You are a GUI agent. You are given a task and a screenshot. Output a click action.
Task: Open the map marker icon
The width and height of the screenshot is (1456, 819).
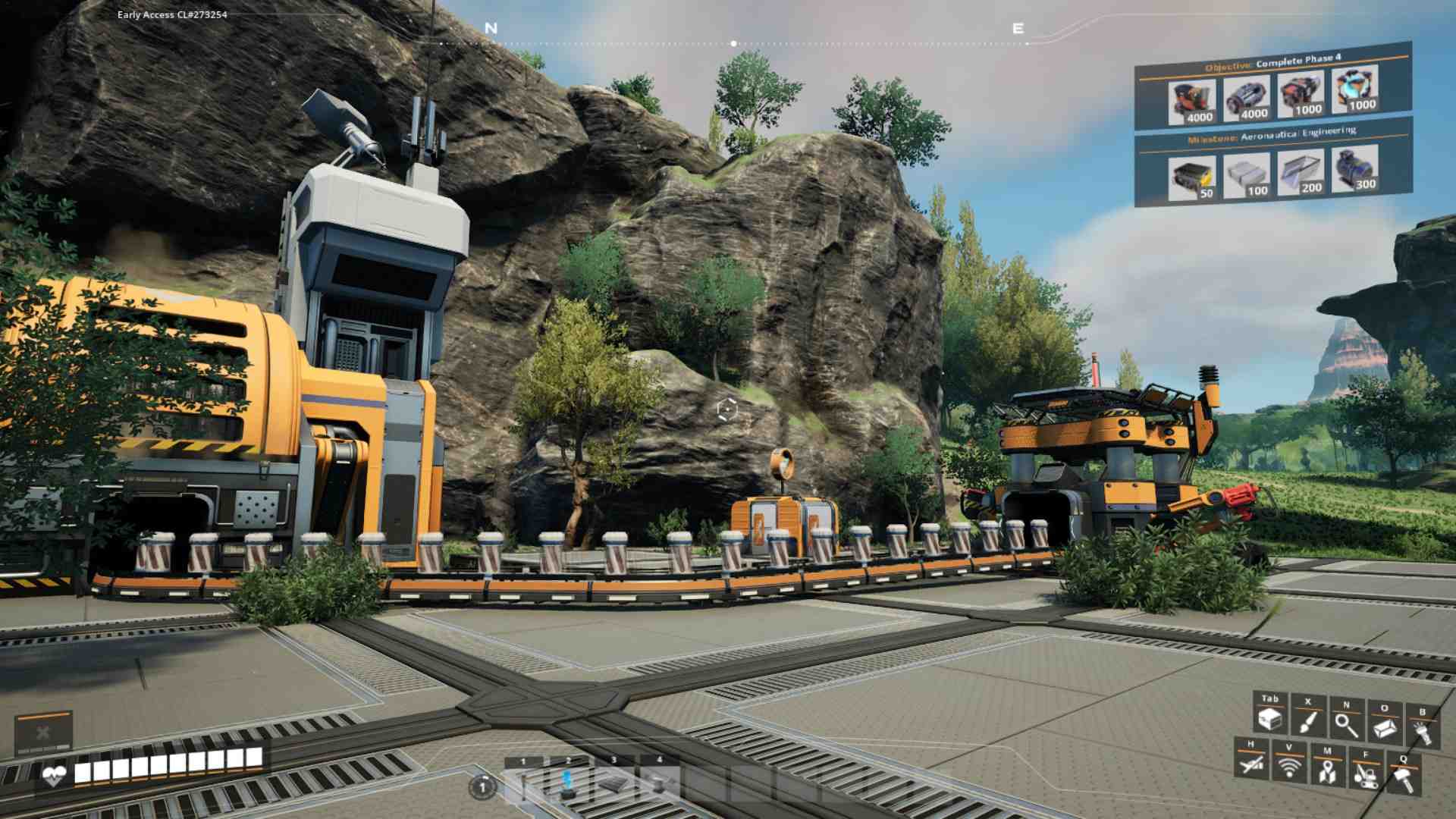[x=1326, y=770]
